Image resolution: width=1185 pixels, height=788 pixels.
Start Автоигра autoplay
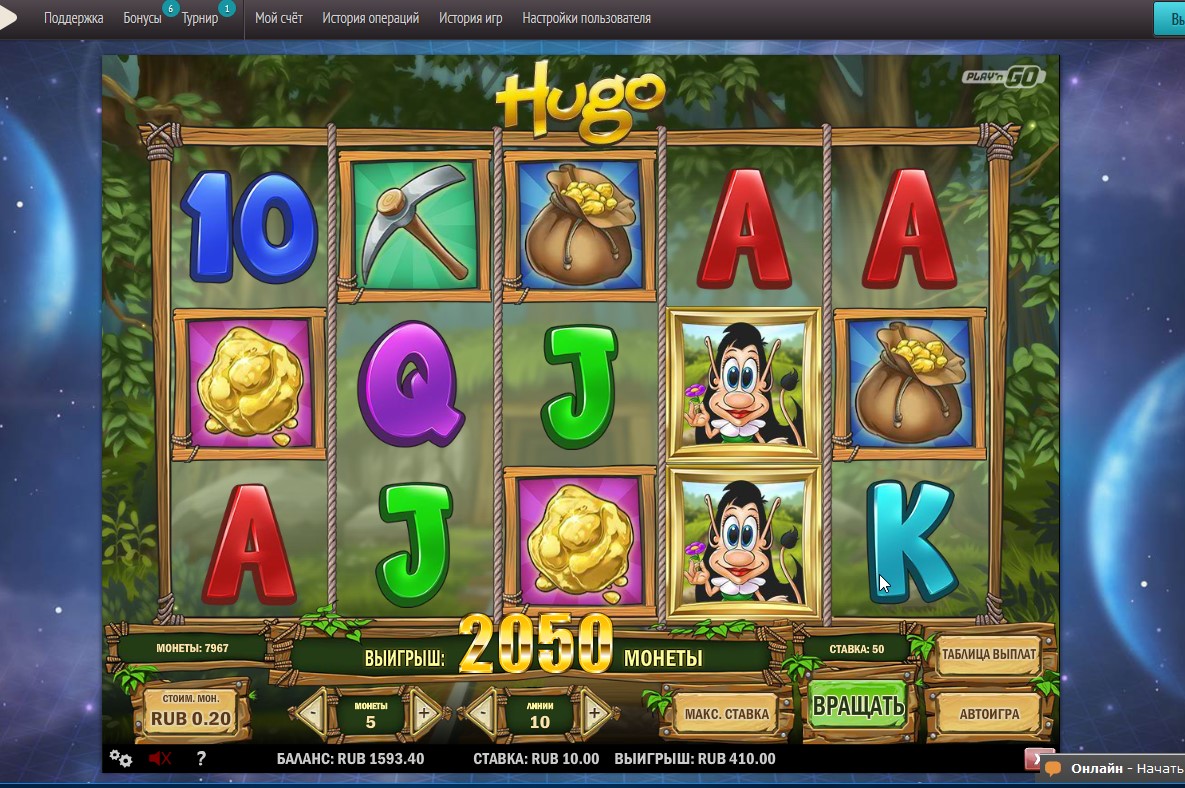[989, 714]
